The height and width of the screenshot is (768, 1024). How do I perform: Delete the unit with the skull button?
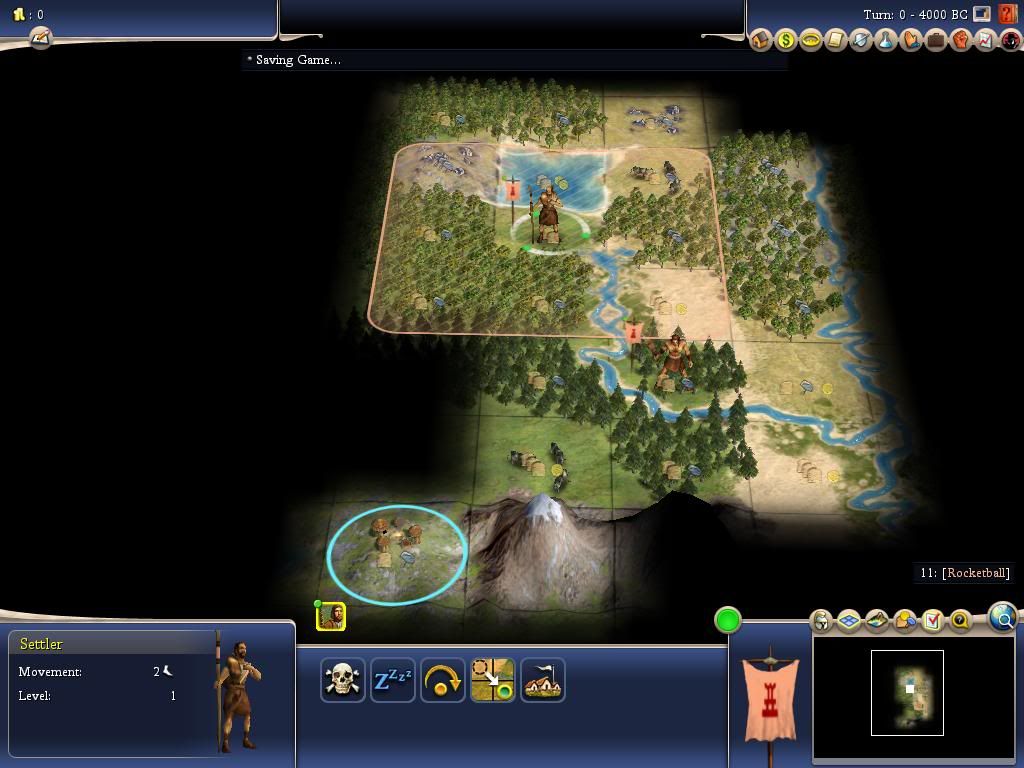[342, 681]
